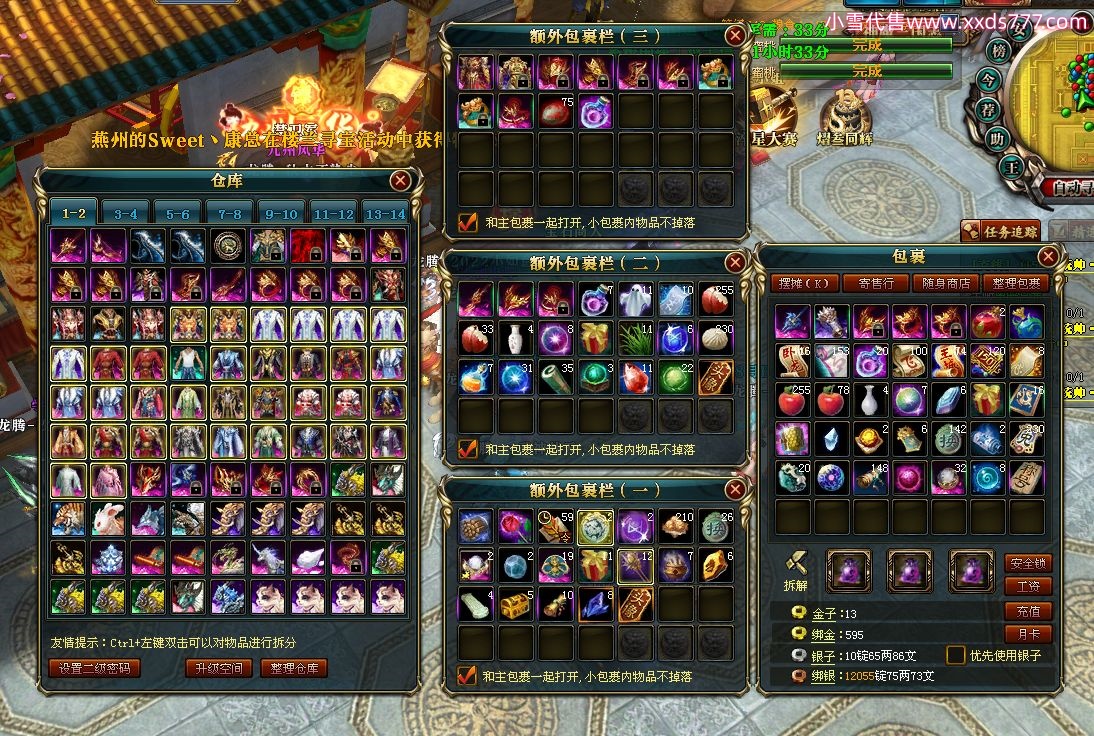Viewport: 1094px width, 736px height.
Task: Close the 仓库 warehouse window
Action: 400,181
